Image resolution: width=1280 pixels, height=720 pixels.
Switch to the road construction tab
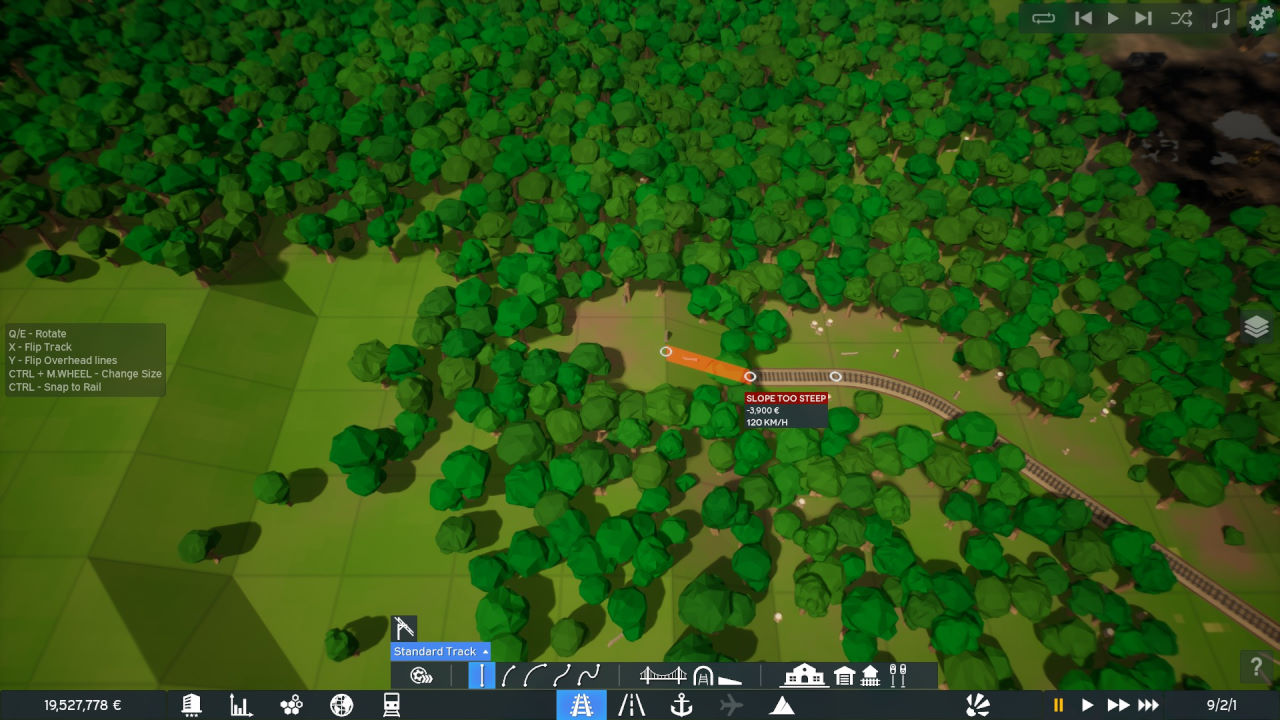click(631, 705)
